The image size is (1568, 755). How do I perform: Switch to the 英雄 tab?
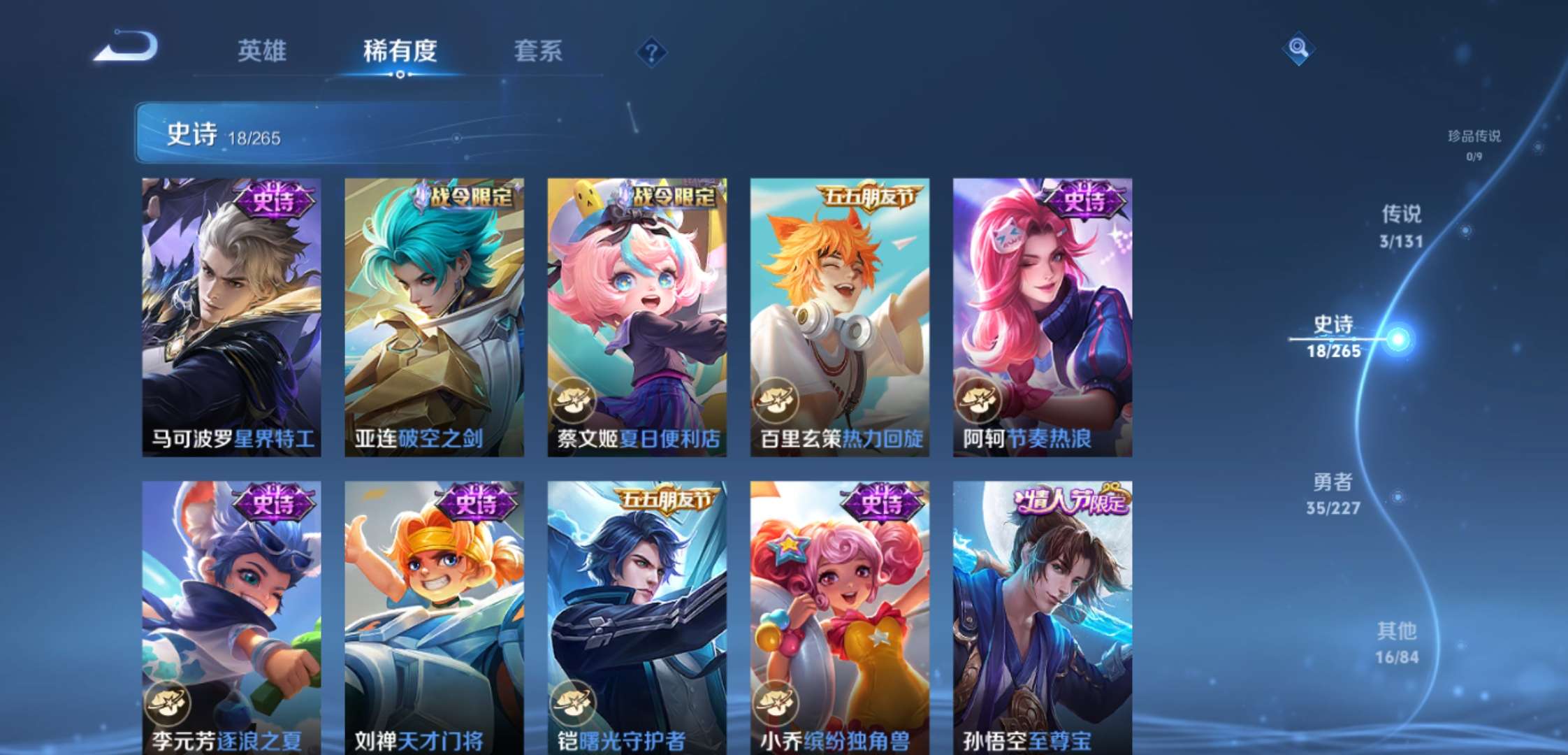[263, 51]
